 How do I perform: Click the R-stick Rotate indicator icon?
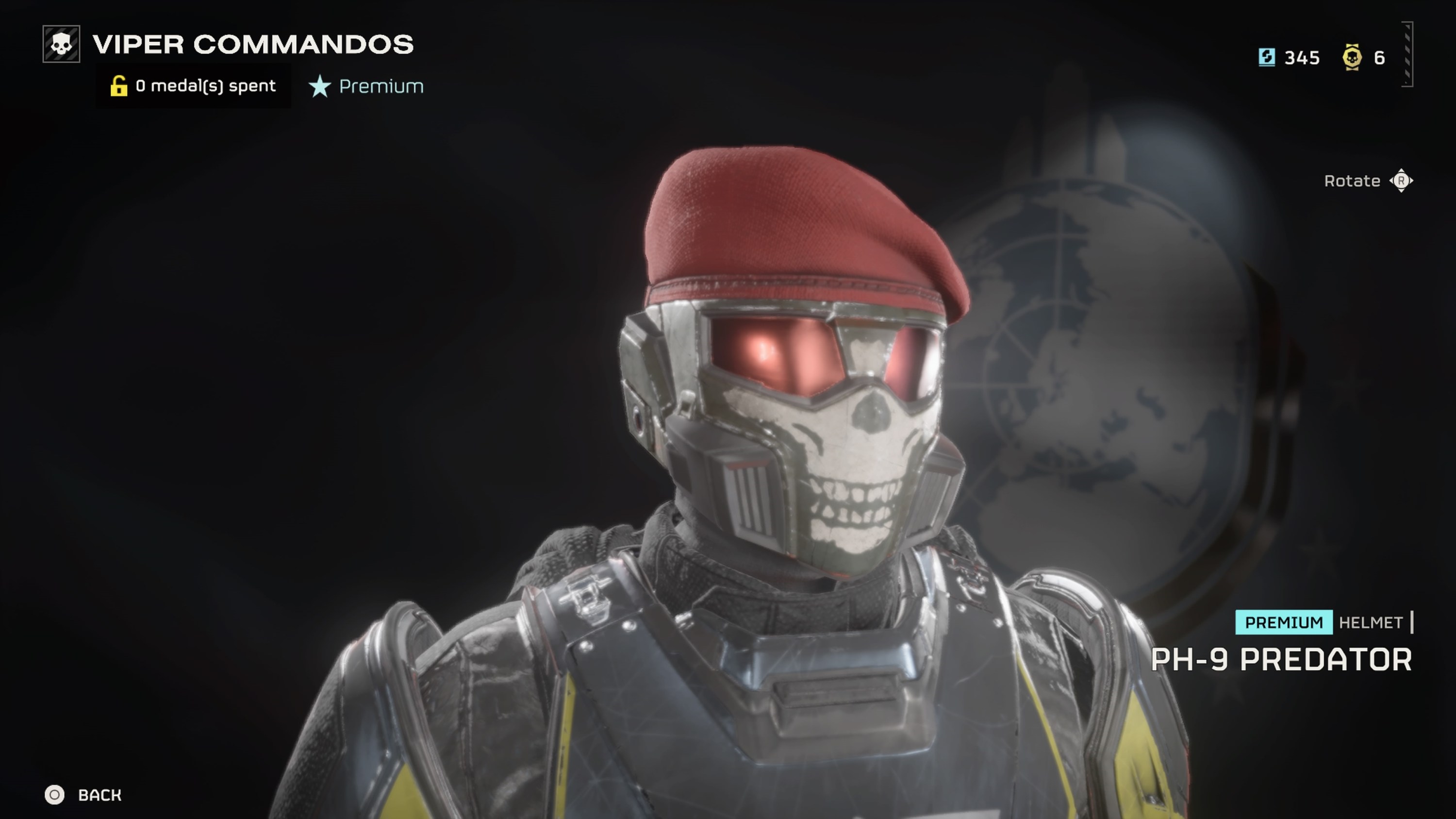click(1401, 181)
